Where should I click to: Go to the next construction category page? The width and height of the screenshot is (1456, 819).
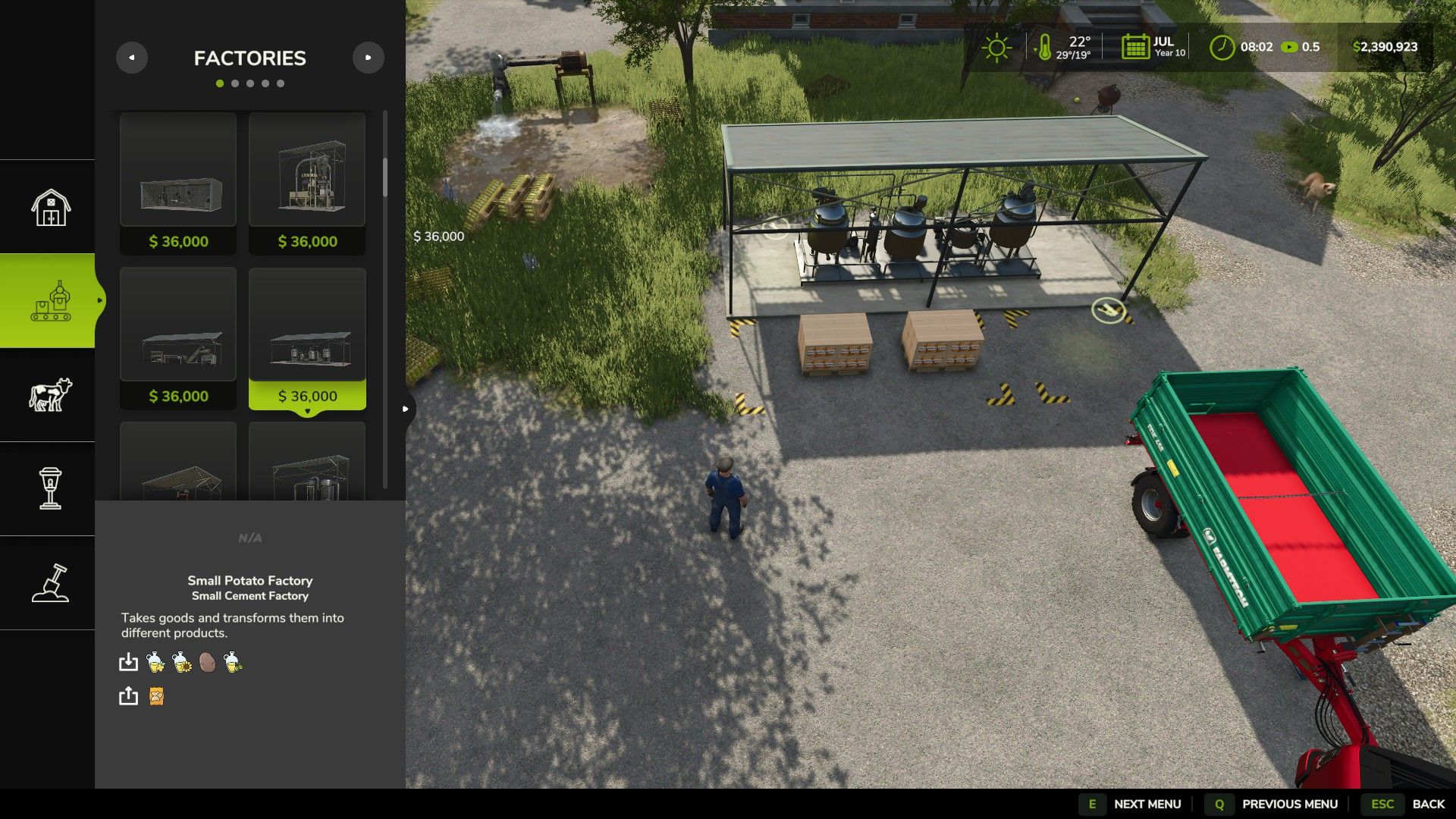[x=369, y=58]
